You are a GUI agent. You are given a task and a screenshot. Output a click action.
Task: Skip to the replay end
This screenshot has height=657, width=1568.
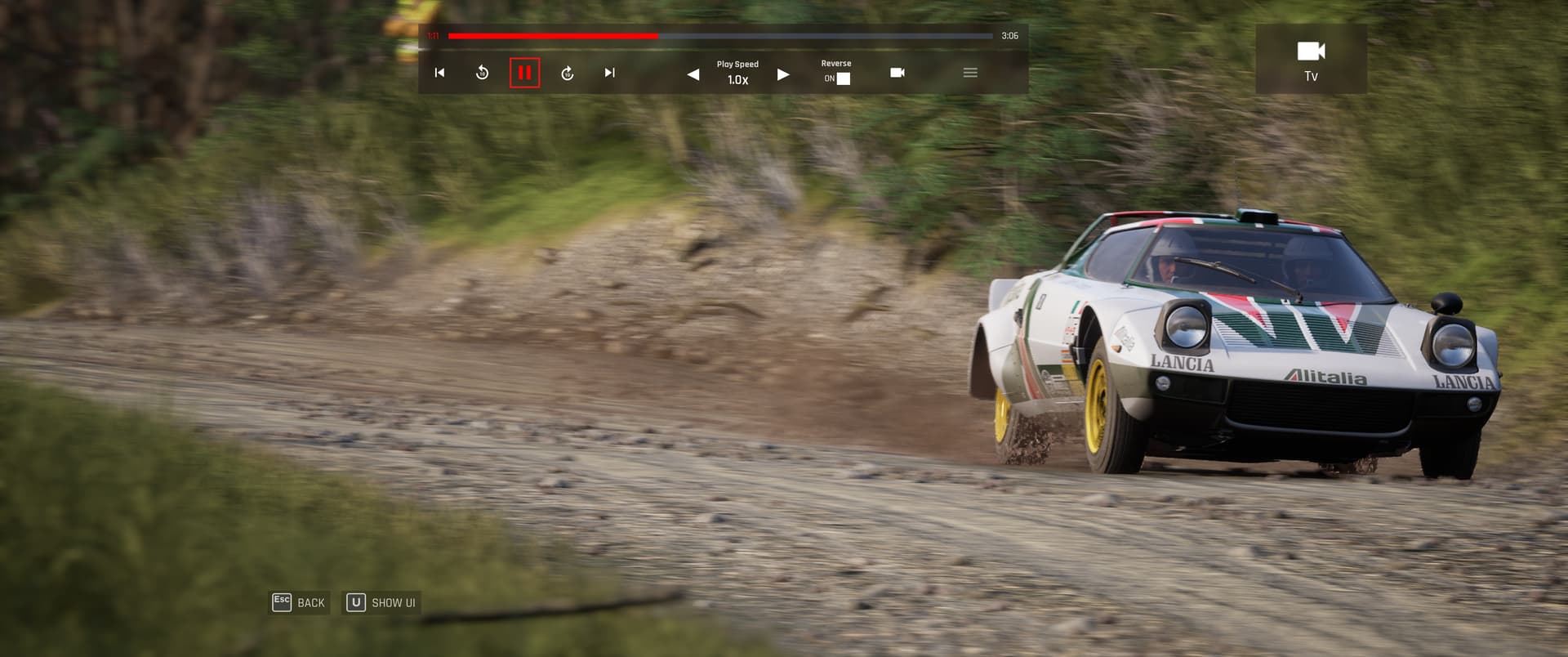pyautogui.click(x=609, y=73)
